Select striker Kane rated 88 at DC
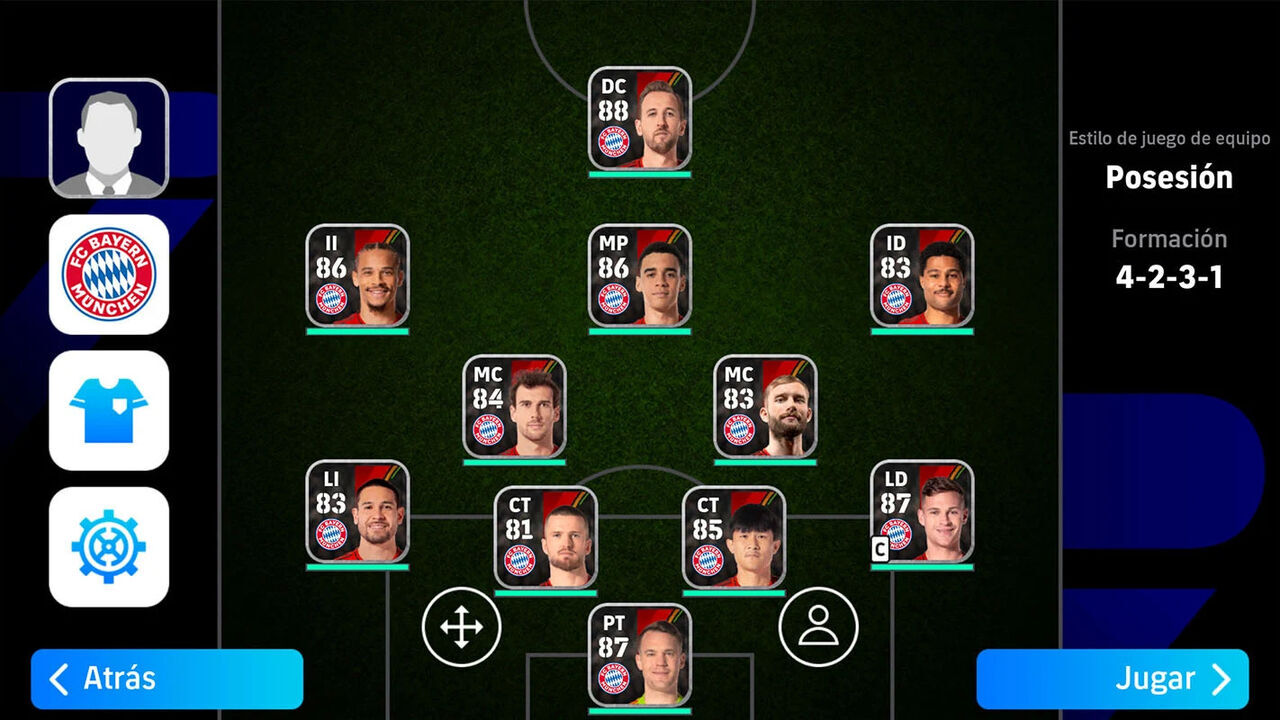Viewport: 1280px width, 720px height. 640,115
